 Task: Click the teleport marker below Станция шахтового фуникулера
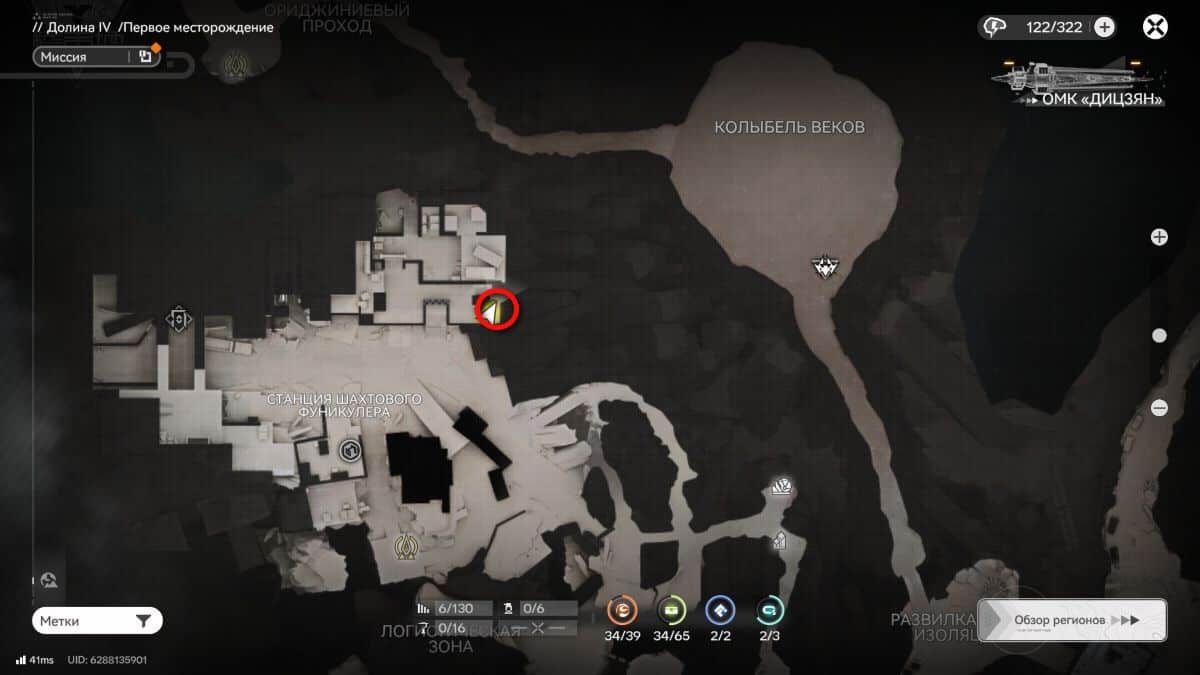tap(405, 547)
